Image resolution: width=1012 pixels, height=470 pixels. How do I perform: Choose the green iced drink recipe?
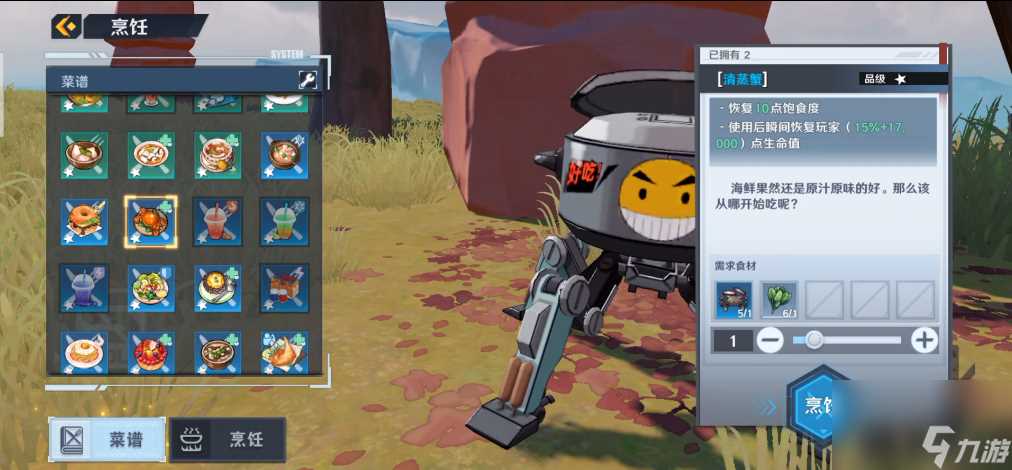click(284, 221)
